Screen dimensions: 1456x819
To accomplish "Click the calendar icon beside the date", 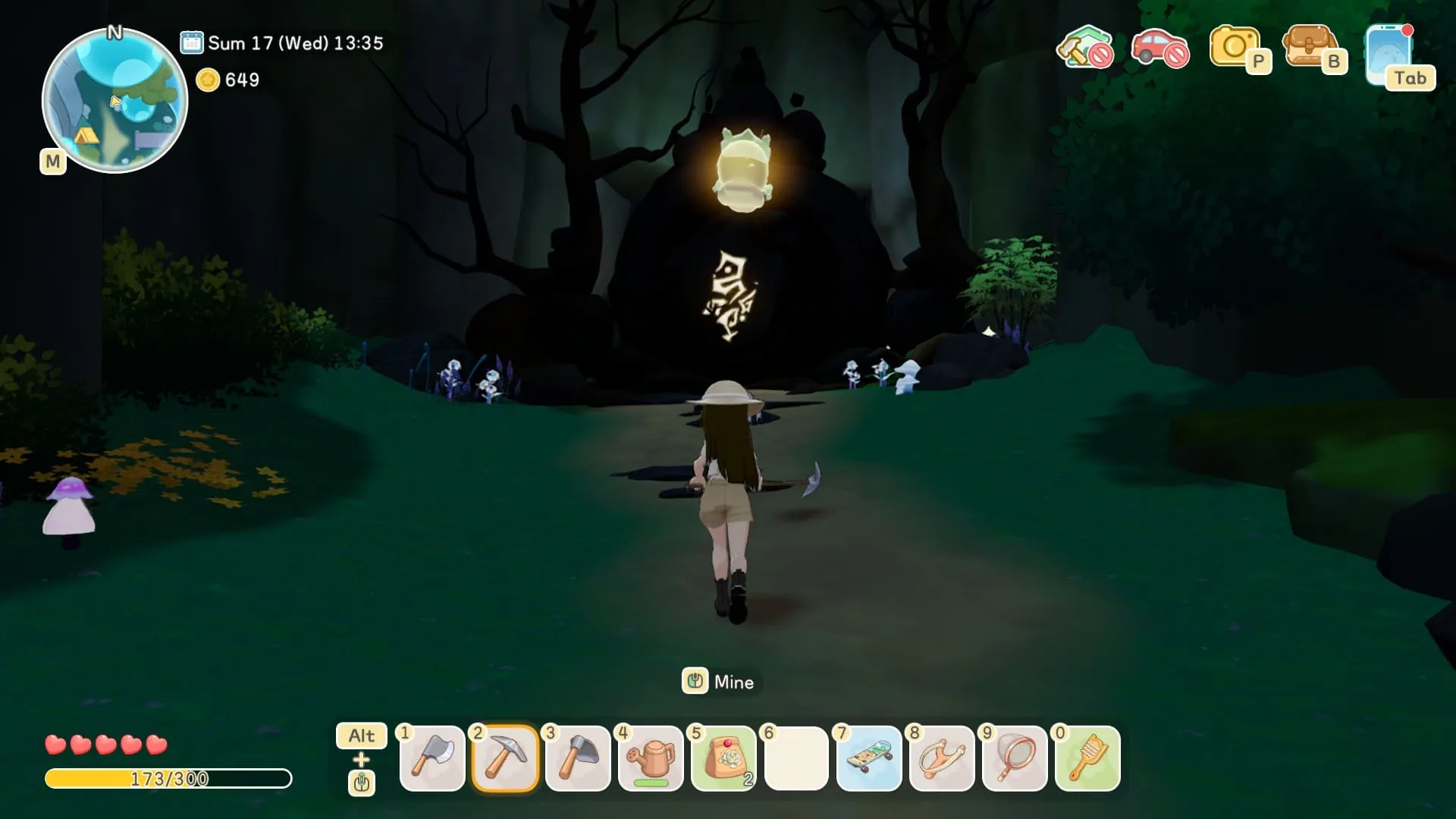I will pyautogui.click(x=192, y=42).
